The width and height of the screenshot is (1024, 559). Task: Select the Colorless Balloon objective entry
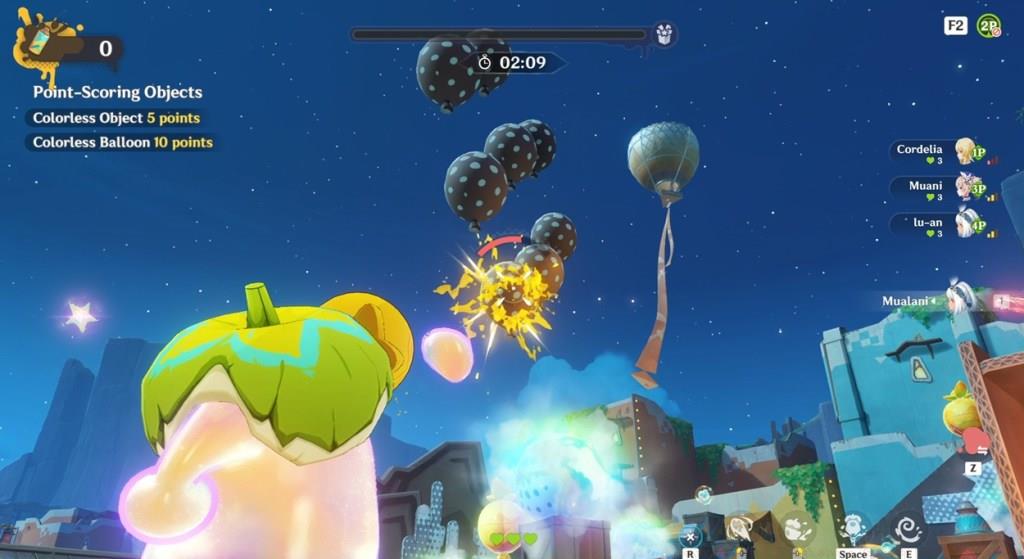click(x=122, y=142)
